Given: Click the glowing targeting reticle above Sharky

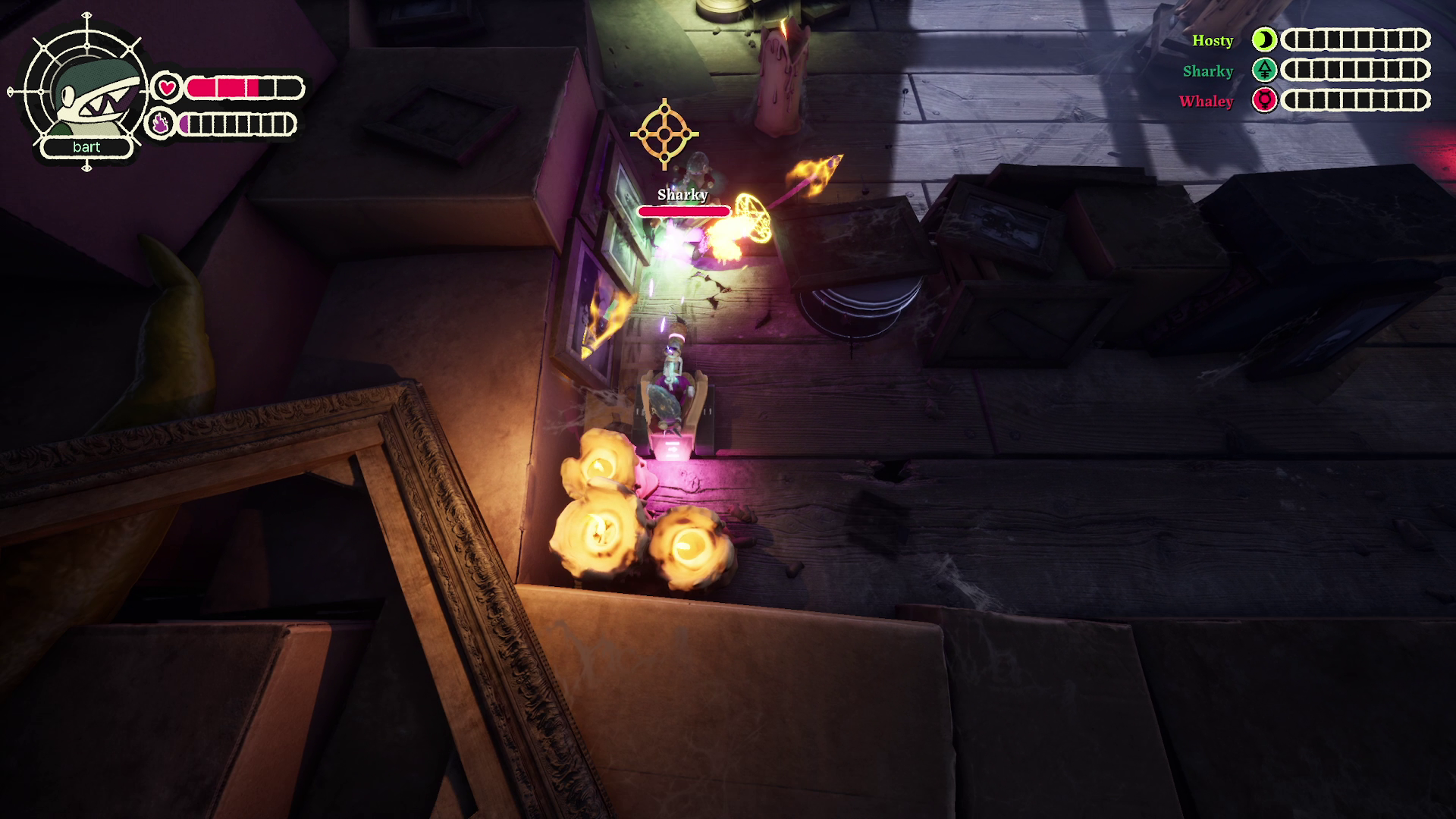Looking at the screenshot, I should [x=664, y=133].
